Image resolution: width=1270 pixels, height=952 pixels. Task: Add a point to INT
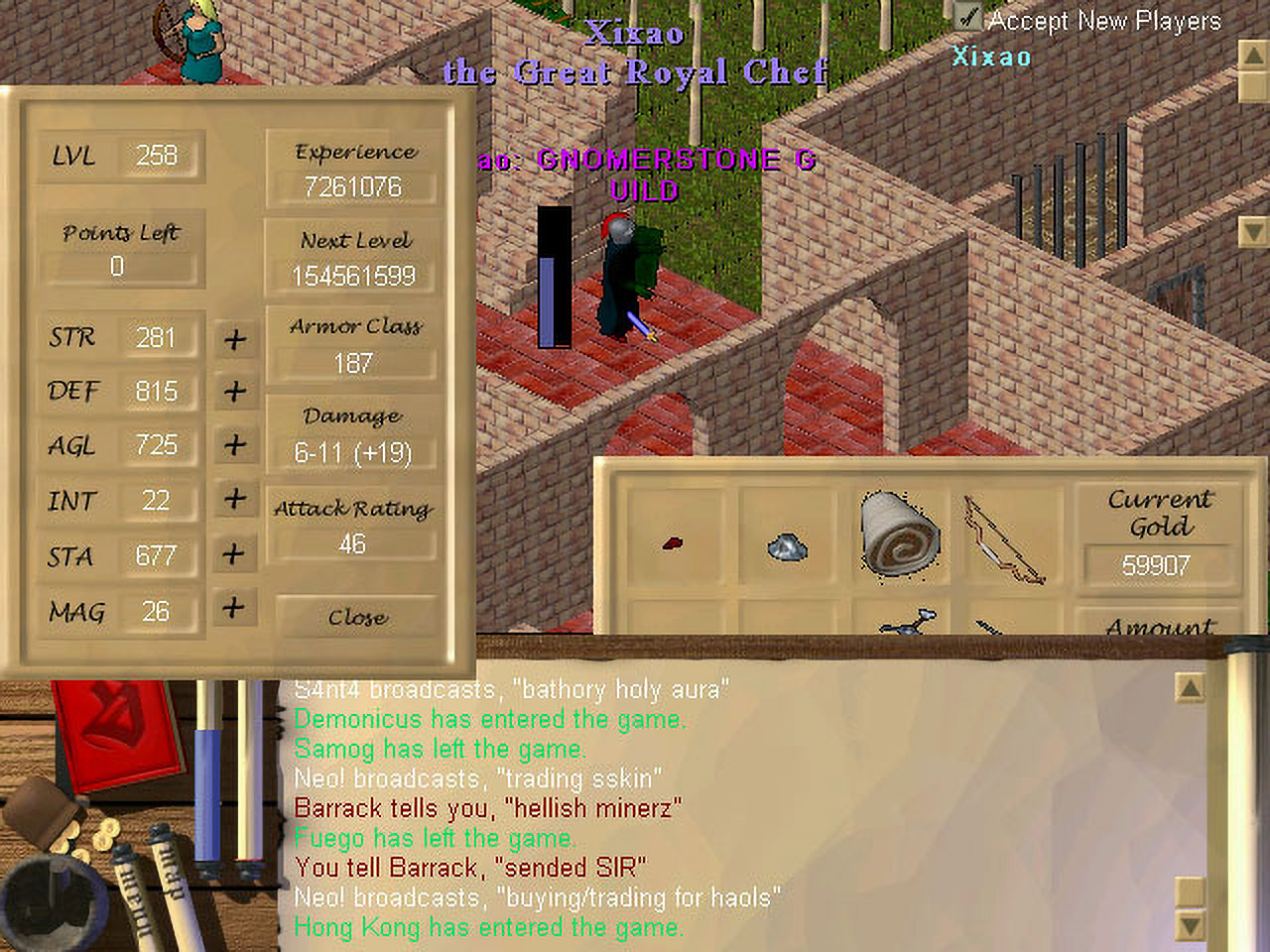pos(234,498)
